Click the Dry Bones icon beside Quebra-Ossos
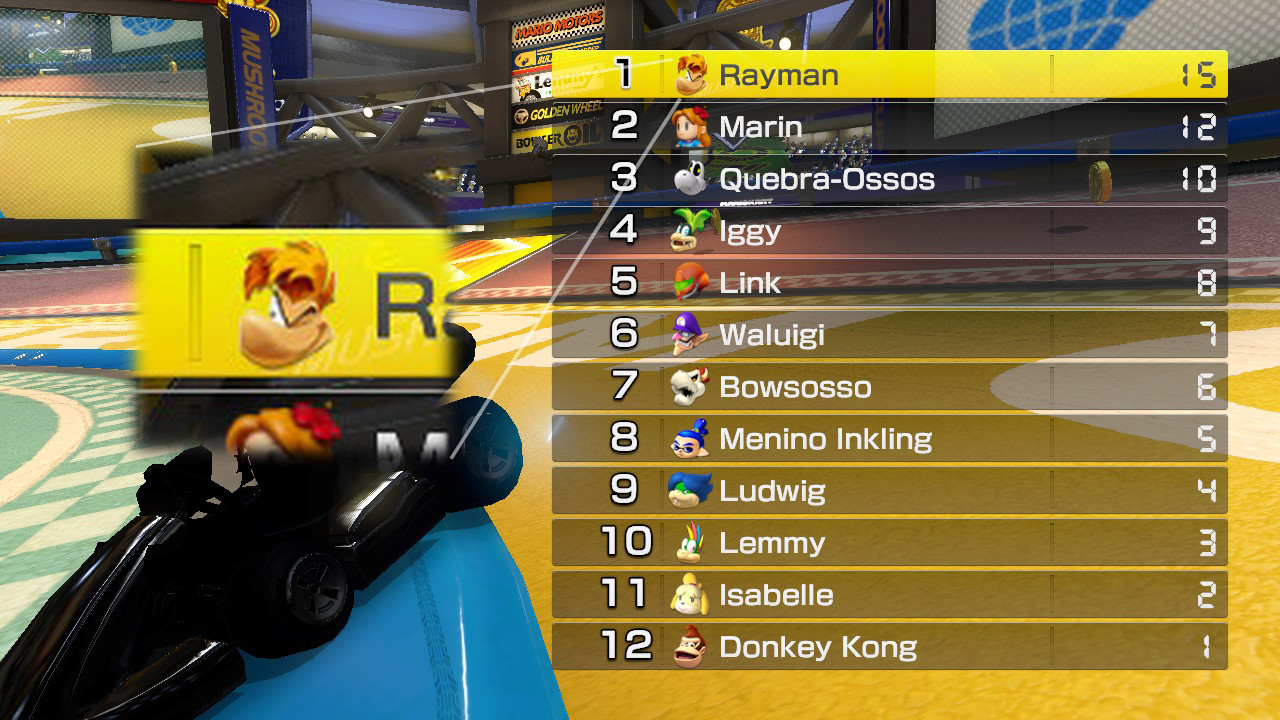 pos(689,178)
